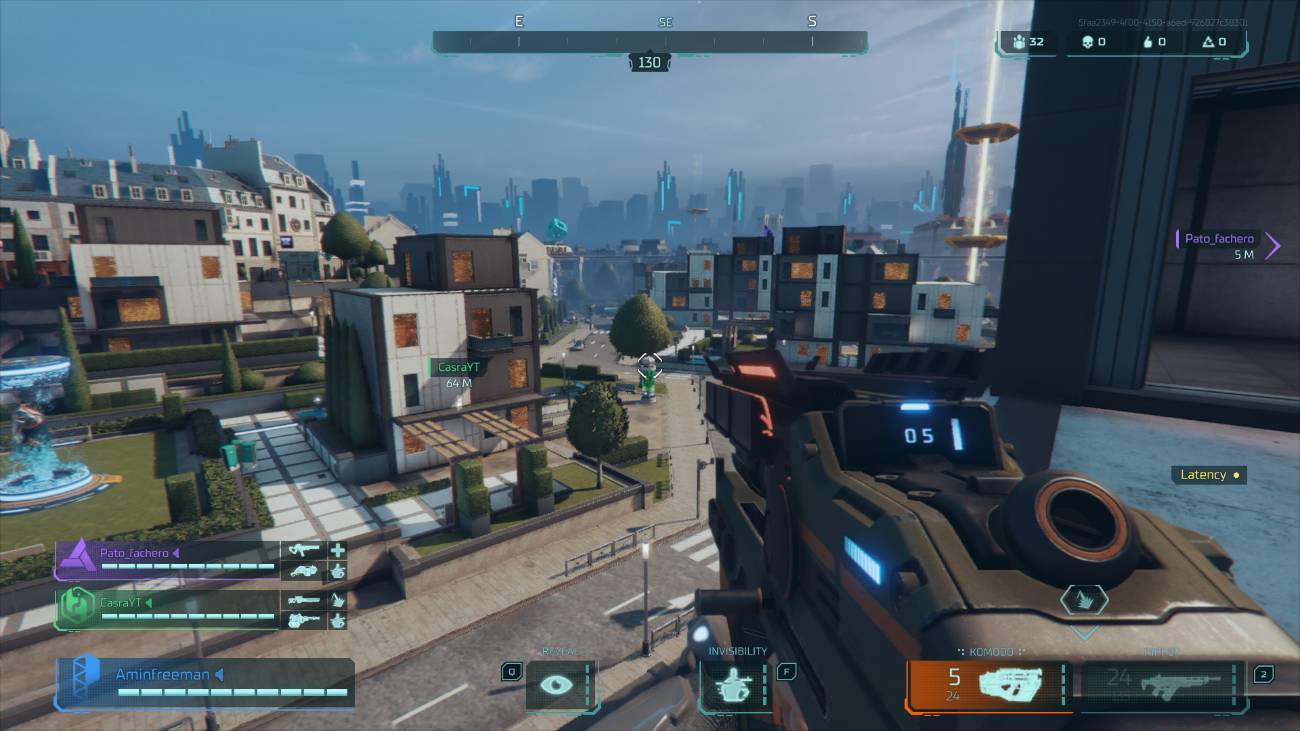The width and height of the screenshot is (1300, 731).
Task: Click the compass heading bar
Action: pos(649,42)
